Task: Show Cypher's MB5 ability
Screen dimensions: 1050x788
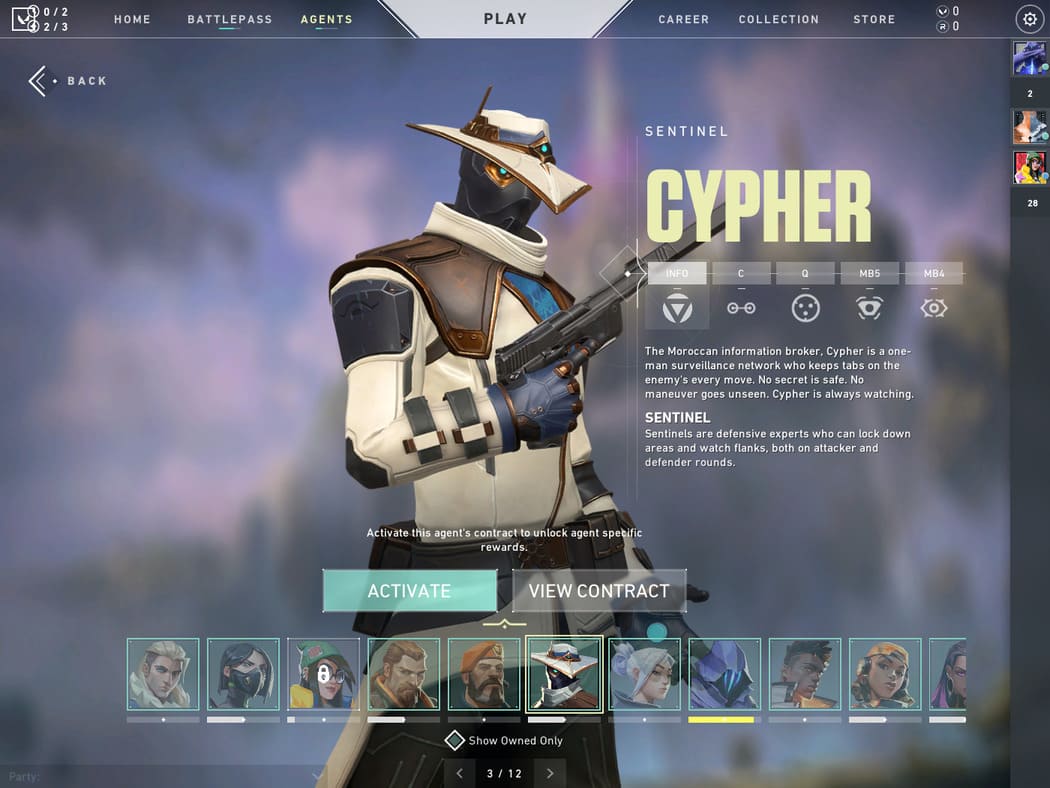Action: (x=869, y=296)
